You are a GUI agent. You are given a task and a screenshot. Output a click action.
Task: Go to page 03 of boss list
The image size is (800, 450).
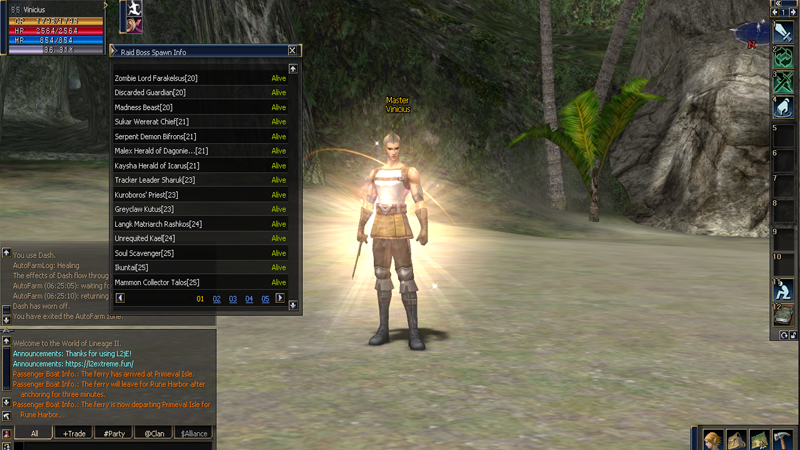coord(233,299)
